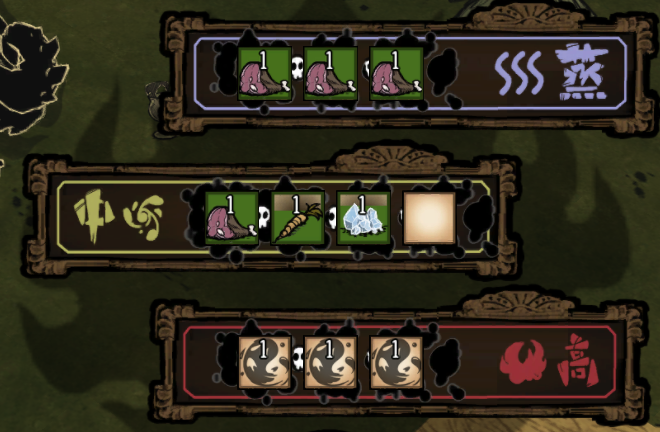The height and width of the screenshot is (432, 660).
Task: Pick the ice chunk ingredient slot
Action: pos(362,217)
